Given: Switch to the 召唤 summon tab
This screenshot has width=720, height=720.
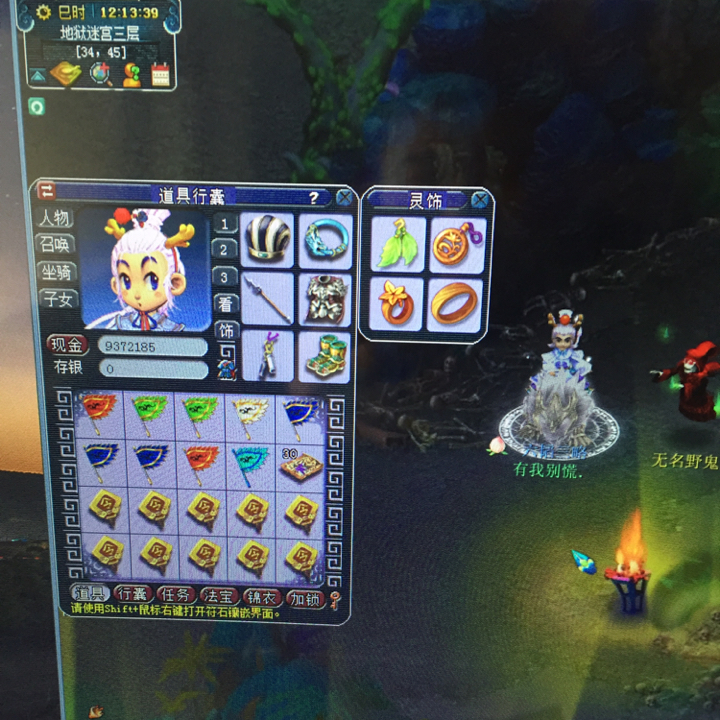Looking at the screenshot, I should coord(54,245).
